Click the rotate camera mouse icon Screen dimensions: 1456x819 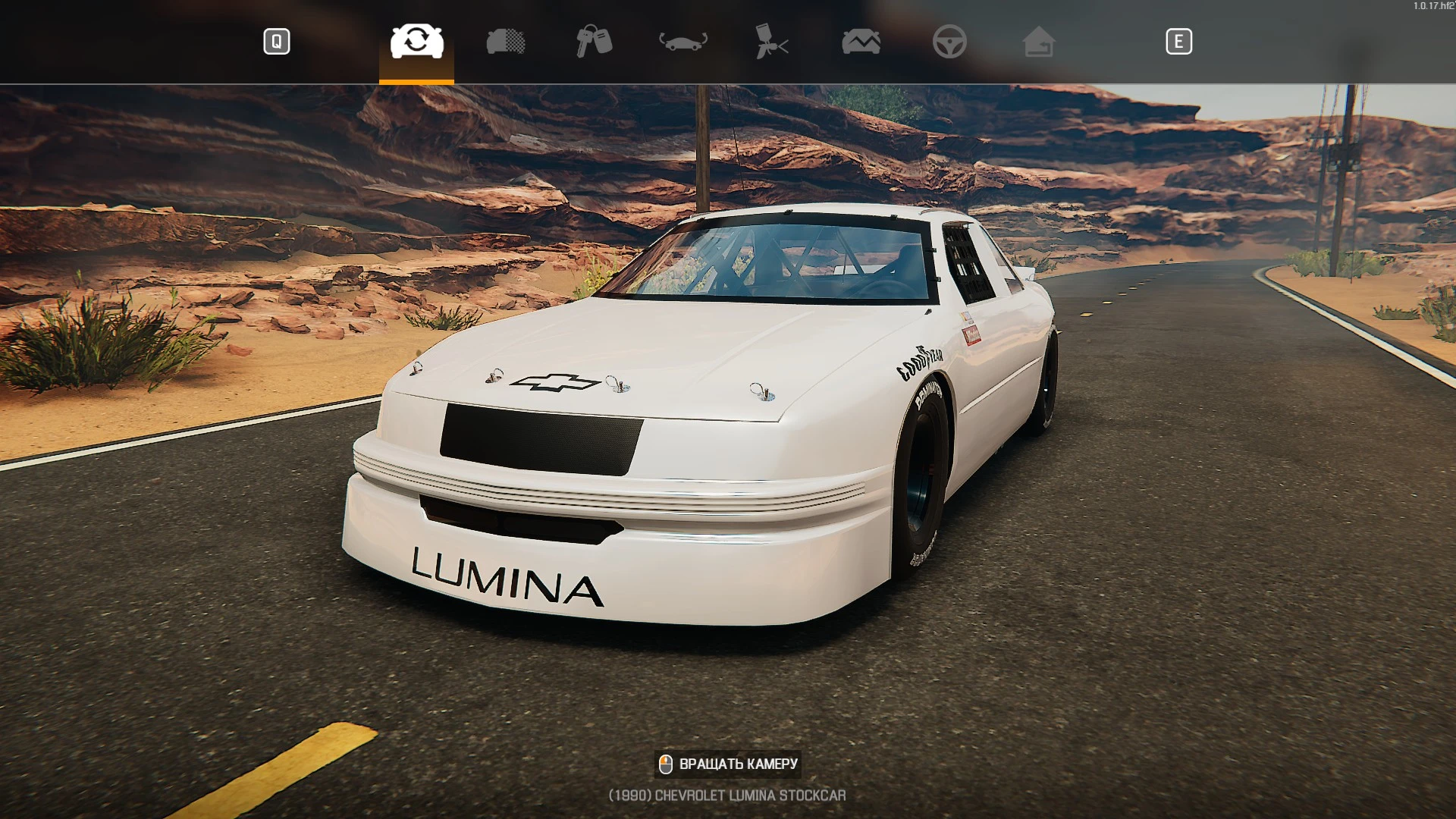(x=666, y=763)
